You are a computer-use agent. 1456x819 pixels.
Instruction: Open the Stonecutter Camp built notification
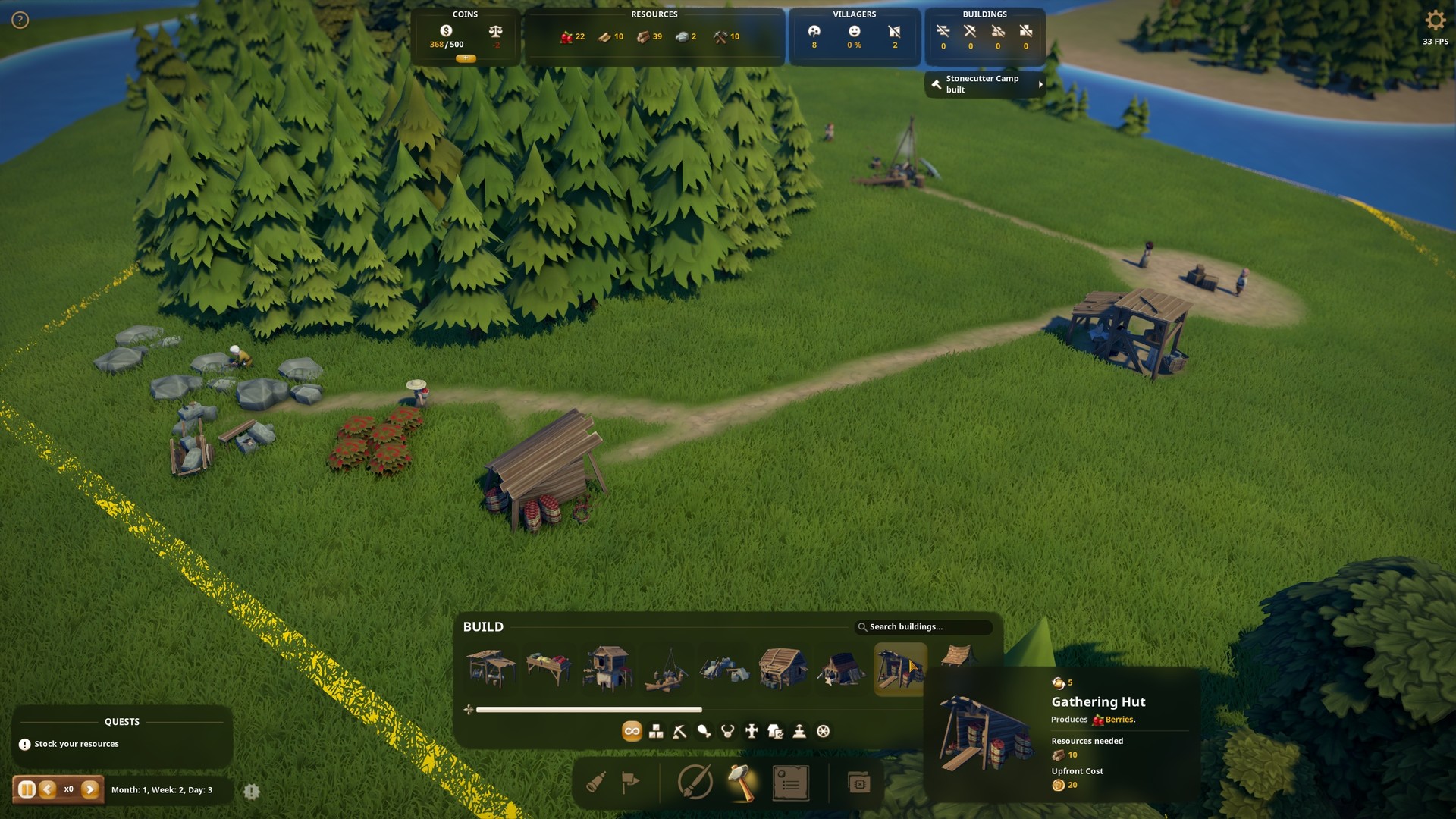click(x=984, y=84)
